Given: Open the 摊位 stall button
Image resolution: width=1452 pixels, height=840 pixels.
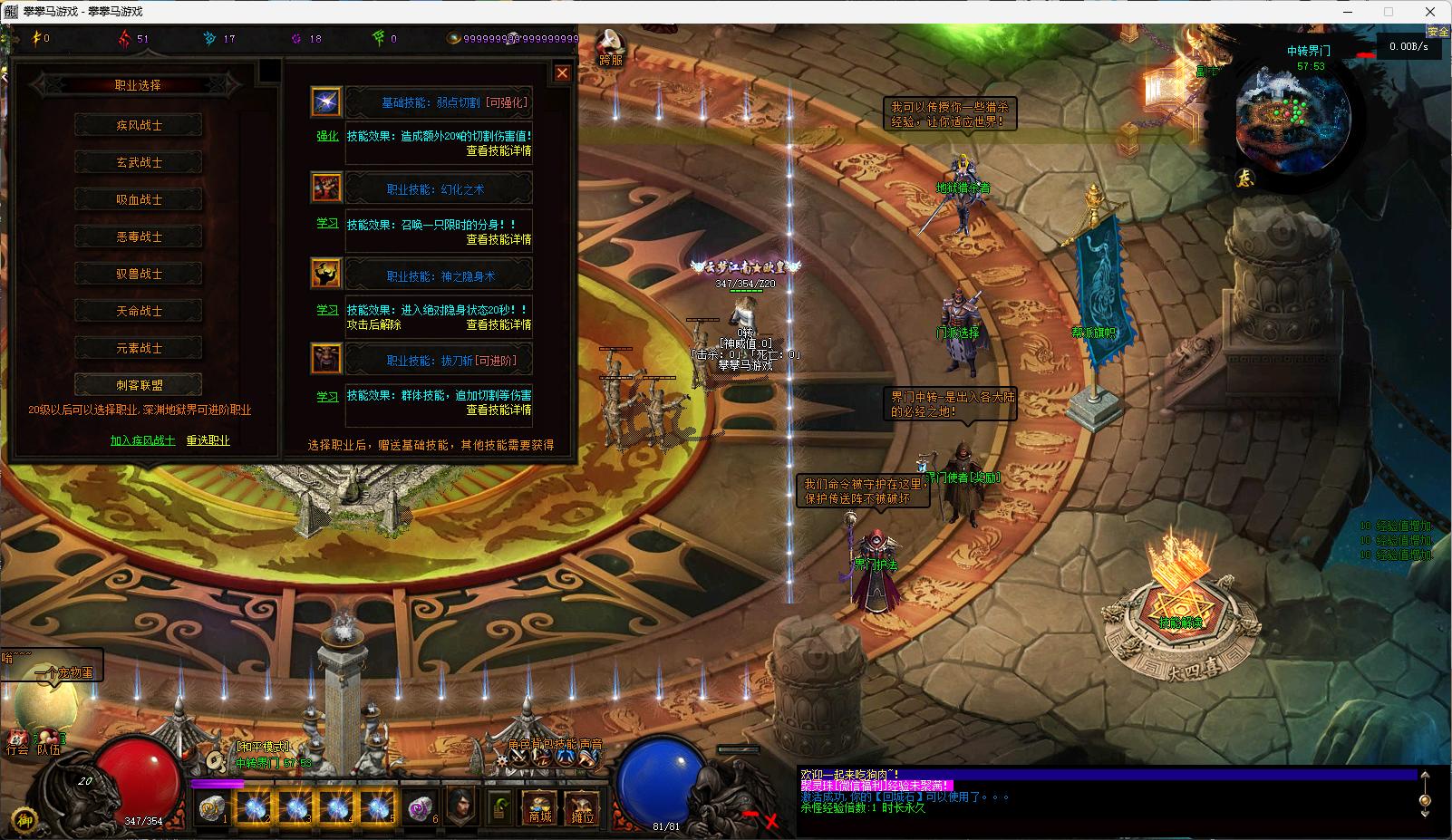Looking at the screenshot, I should click(582, 807).
